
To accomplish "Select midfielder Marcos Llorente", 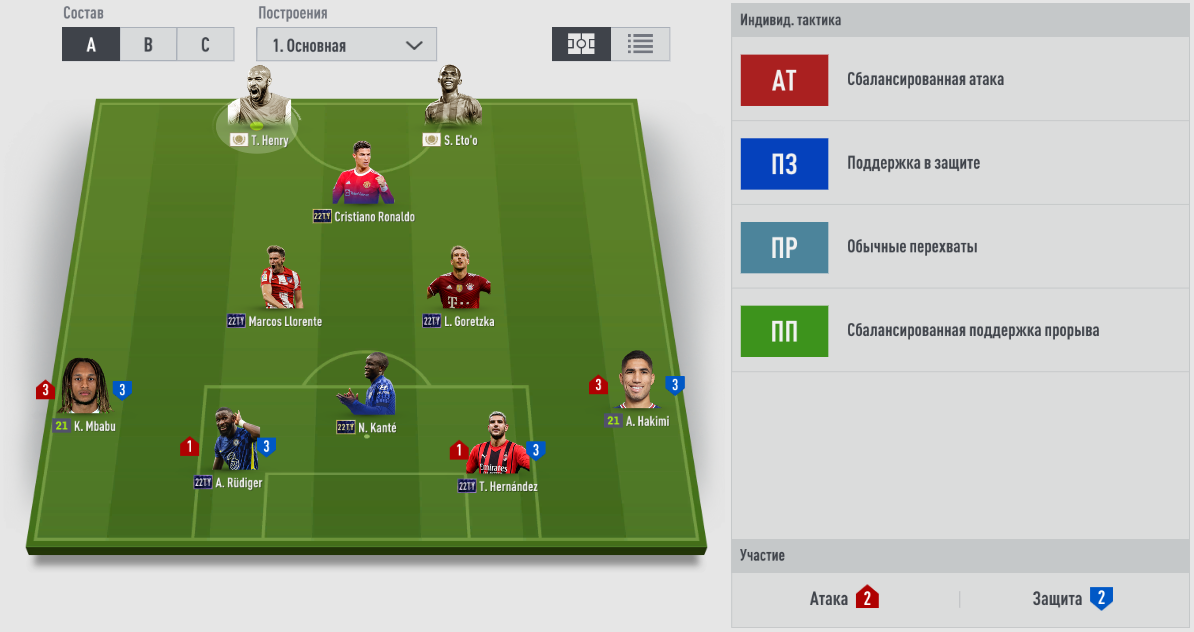I will coord(280,278).
